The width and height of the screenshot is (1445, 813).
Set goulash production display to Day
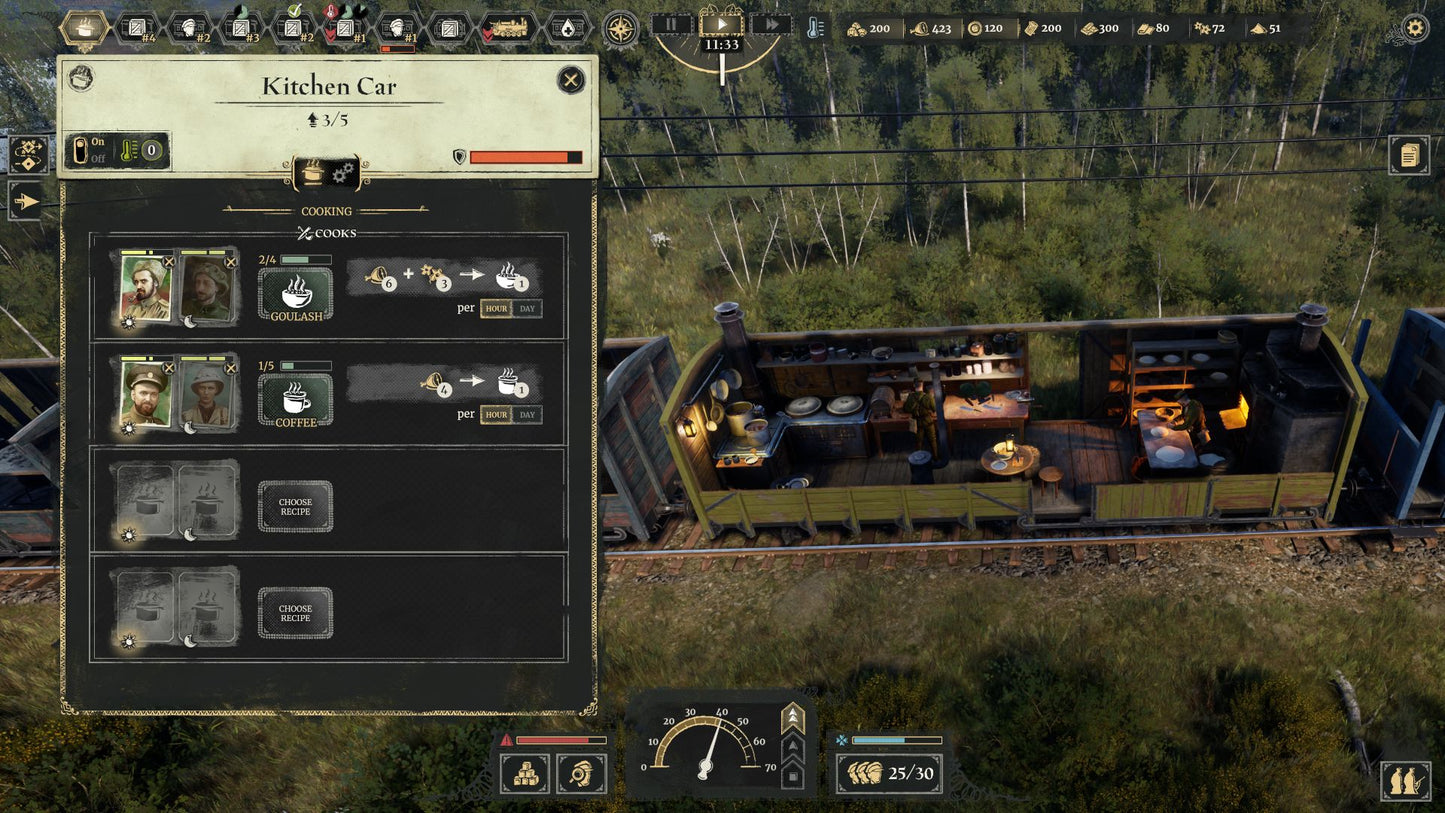click(x=529, y=308)
